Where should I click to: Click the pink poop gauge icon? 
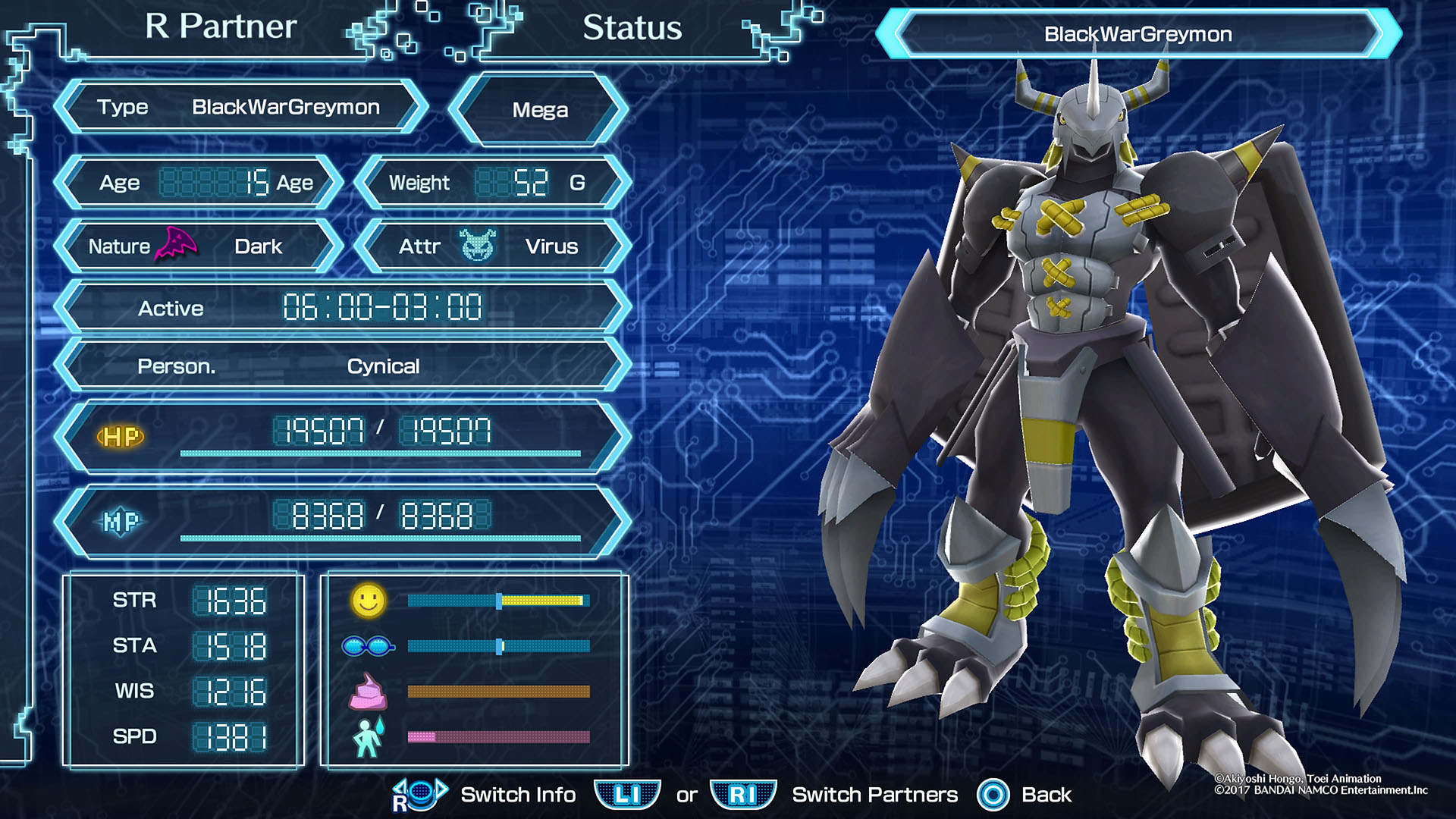[368, 692]
